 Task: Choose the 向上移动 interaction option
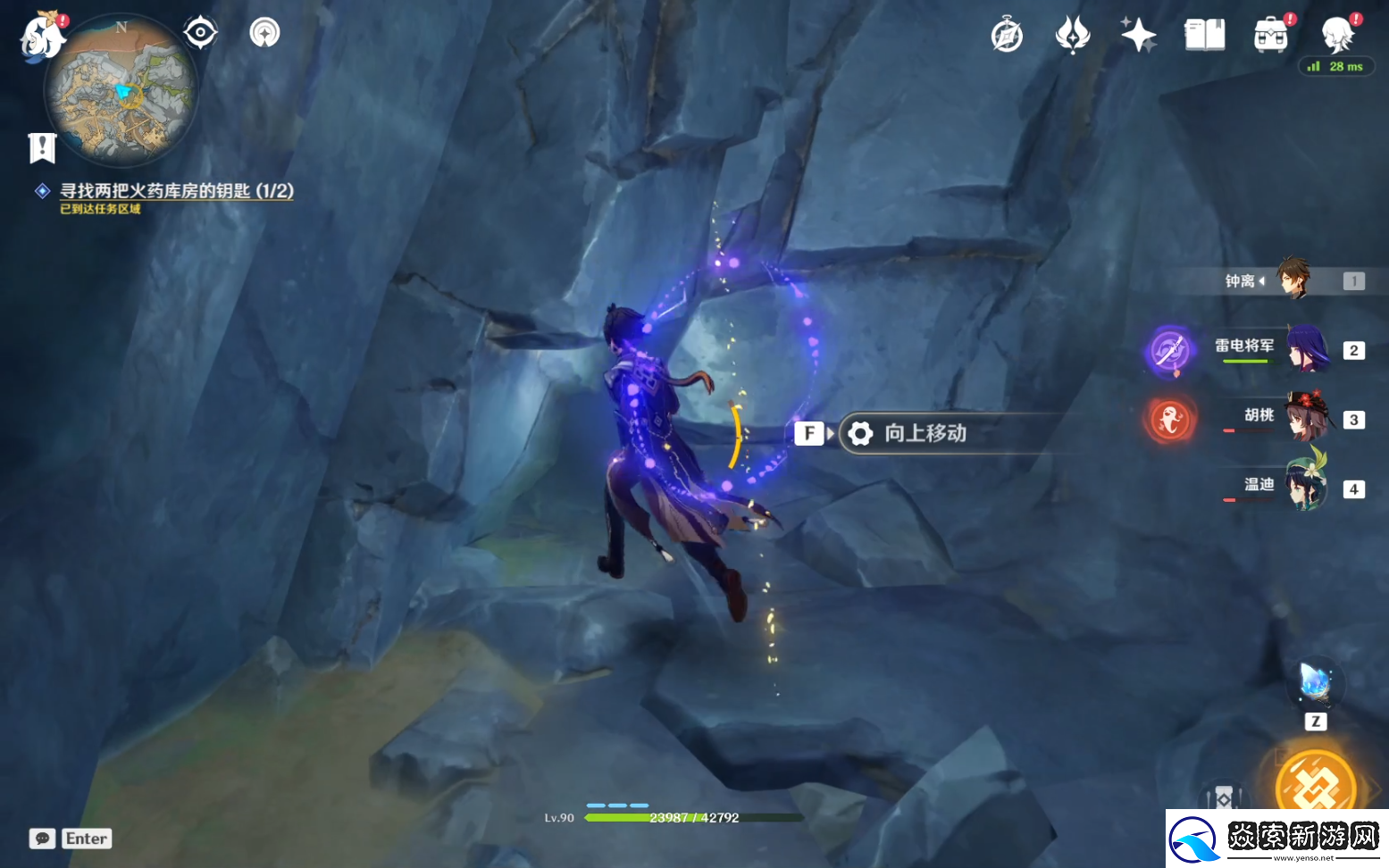tap(925, 434)
